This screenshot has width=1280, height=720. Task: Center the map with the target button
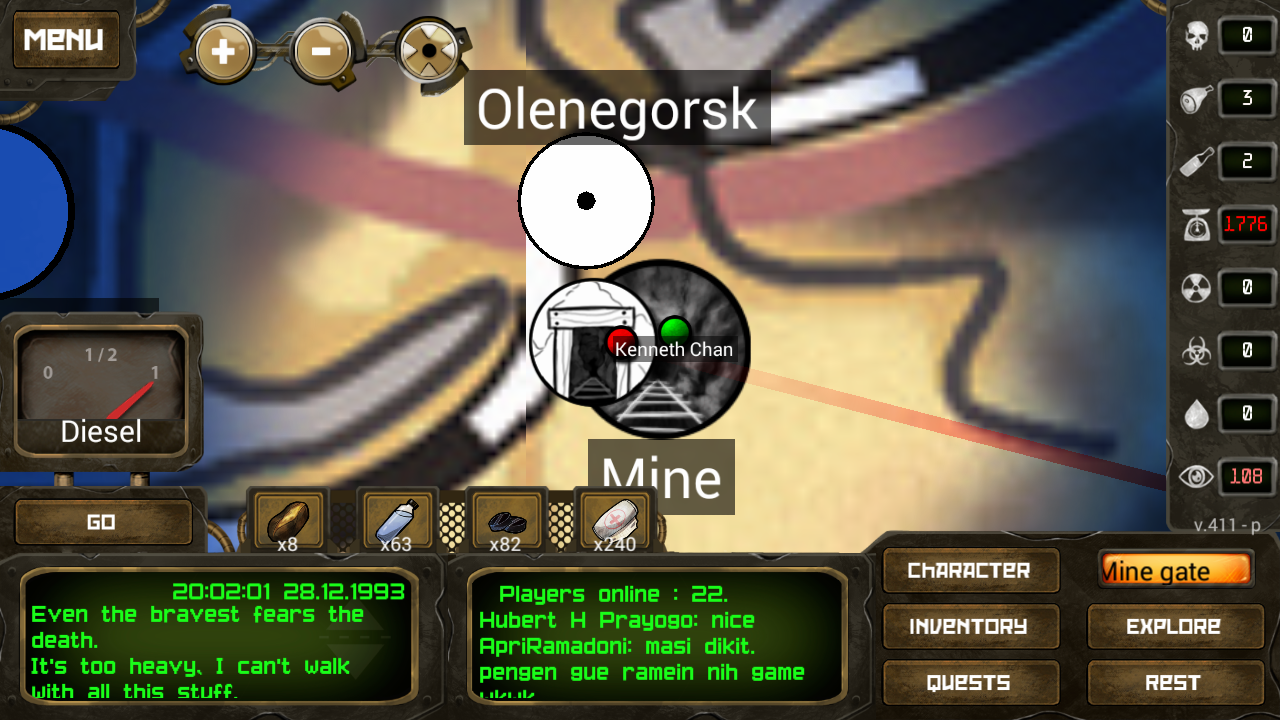coord(428,50)
